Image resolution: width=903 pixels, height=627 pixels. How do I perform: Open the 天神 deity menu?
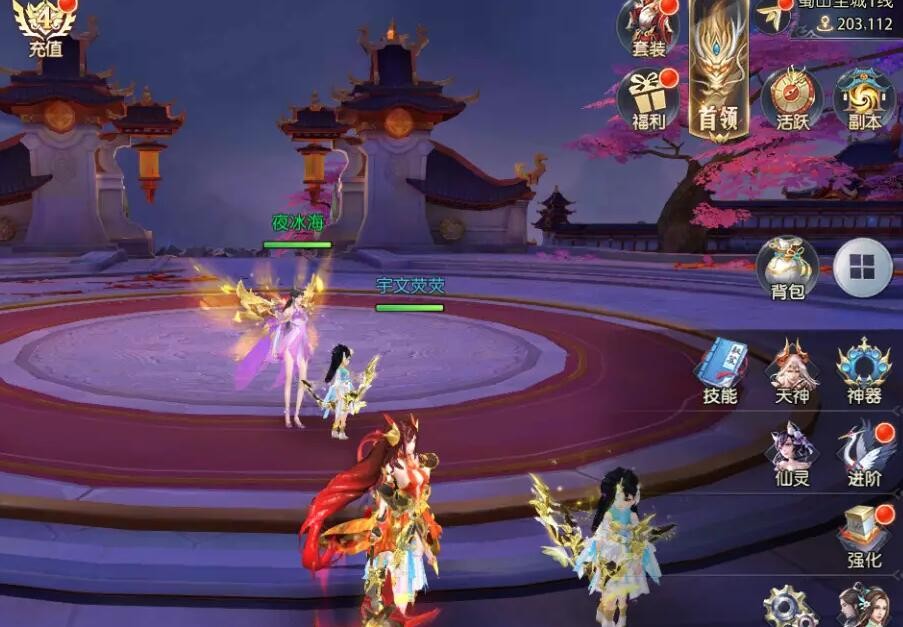coord(792,370)
